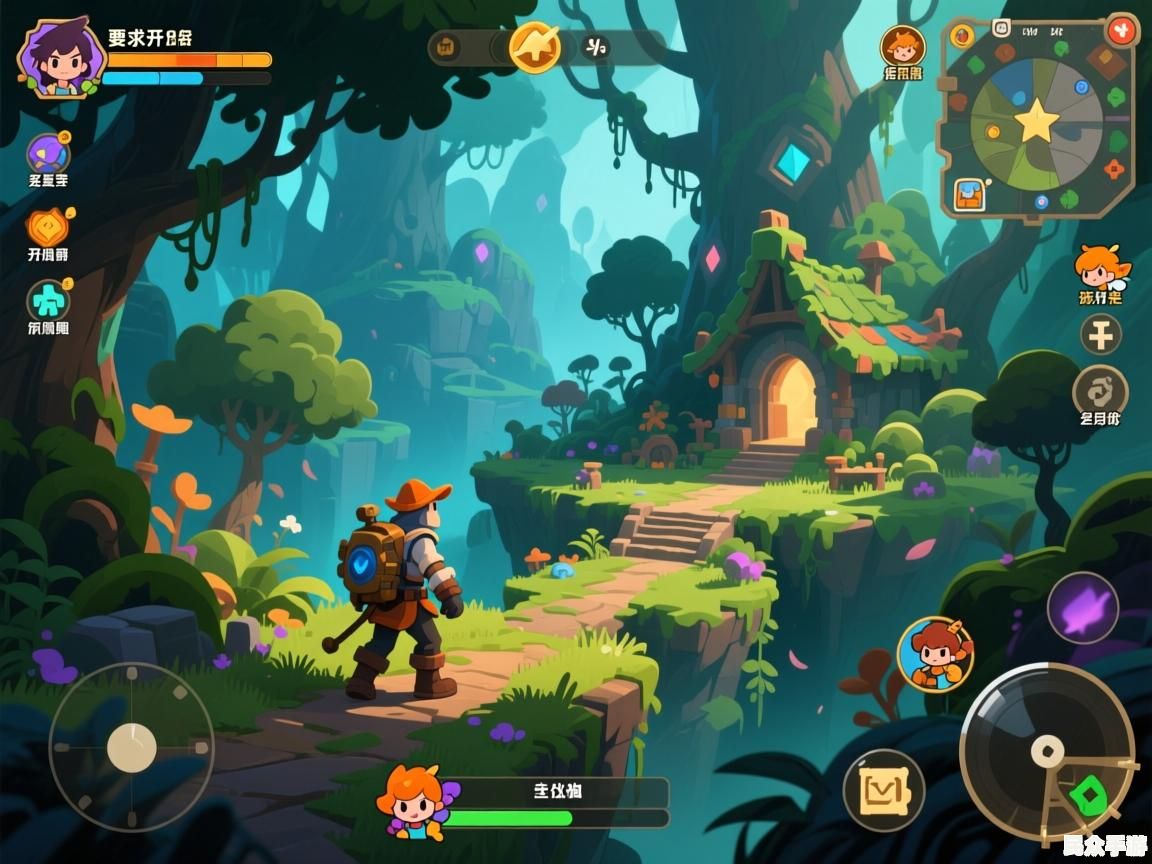Select the orange-haired companion portrait at bottom
This screenshot has width=1152, height=864.
tap(411, 801)
